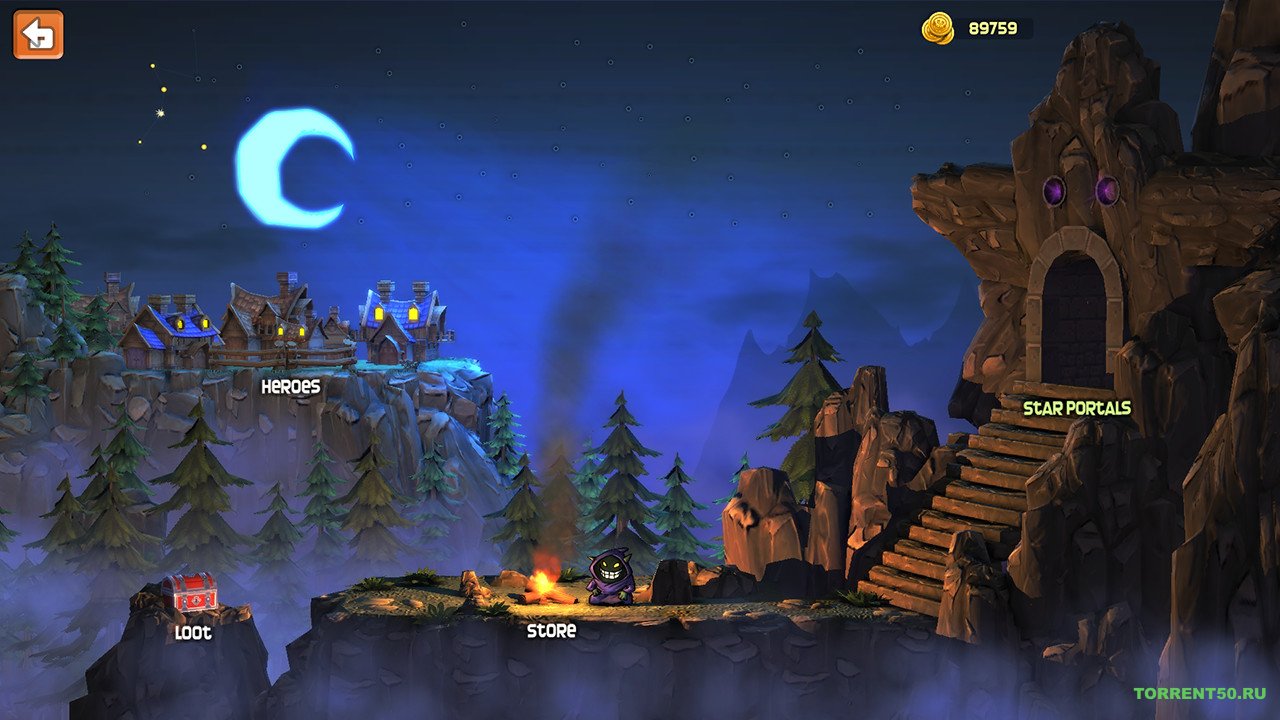Visit the Store hooded merchant

(608, 580)
